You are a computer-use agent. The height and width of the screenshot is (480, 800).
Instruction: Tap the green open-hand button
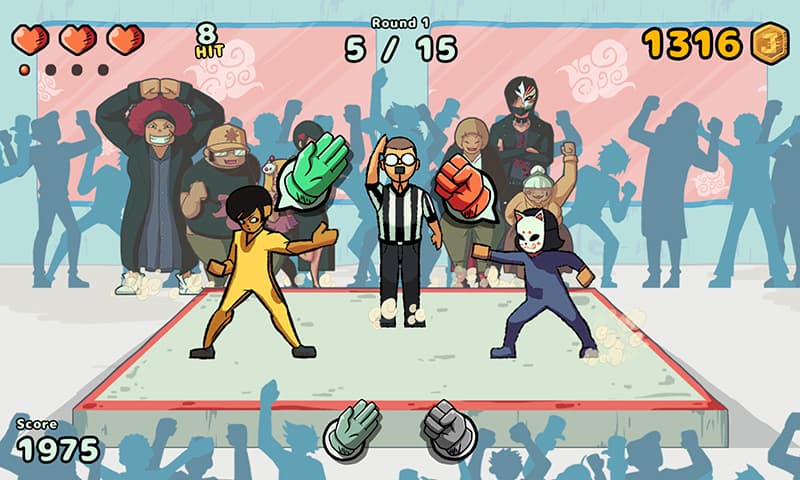[x=352, y=430]
